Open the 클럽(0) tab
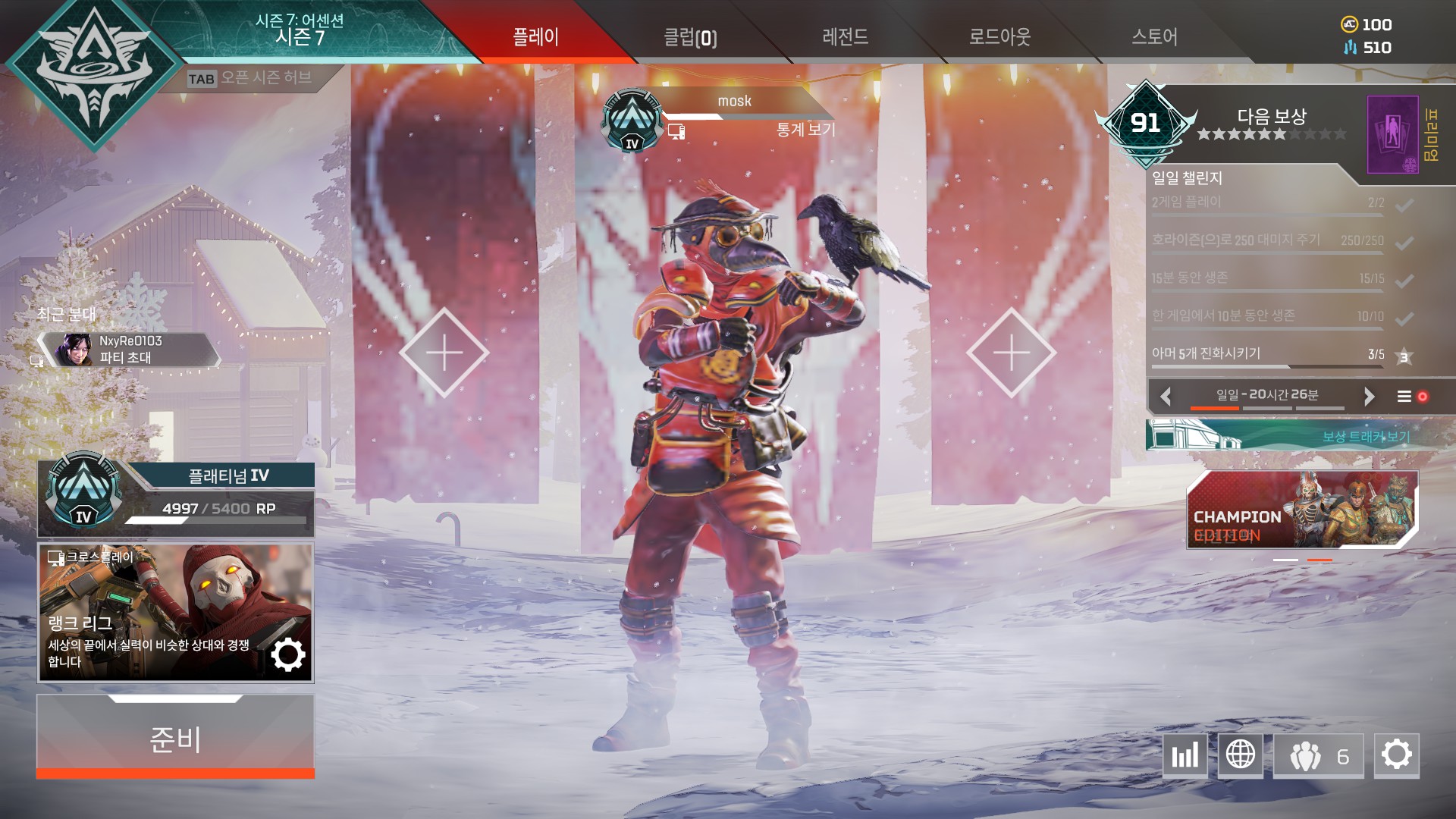 tap(690, 36)
